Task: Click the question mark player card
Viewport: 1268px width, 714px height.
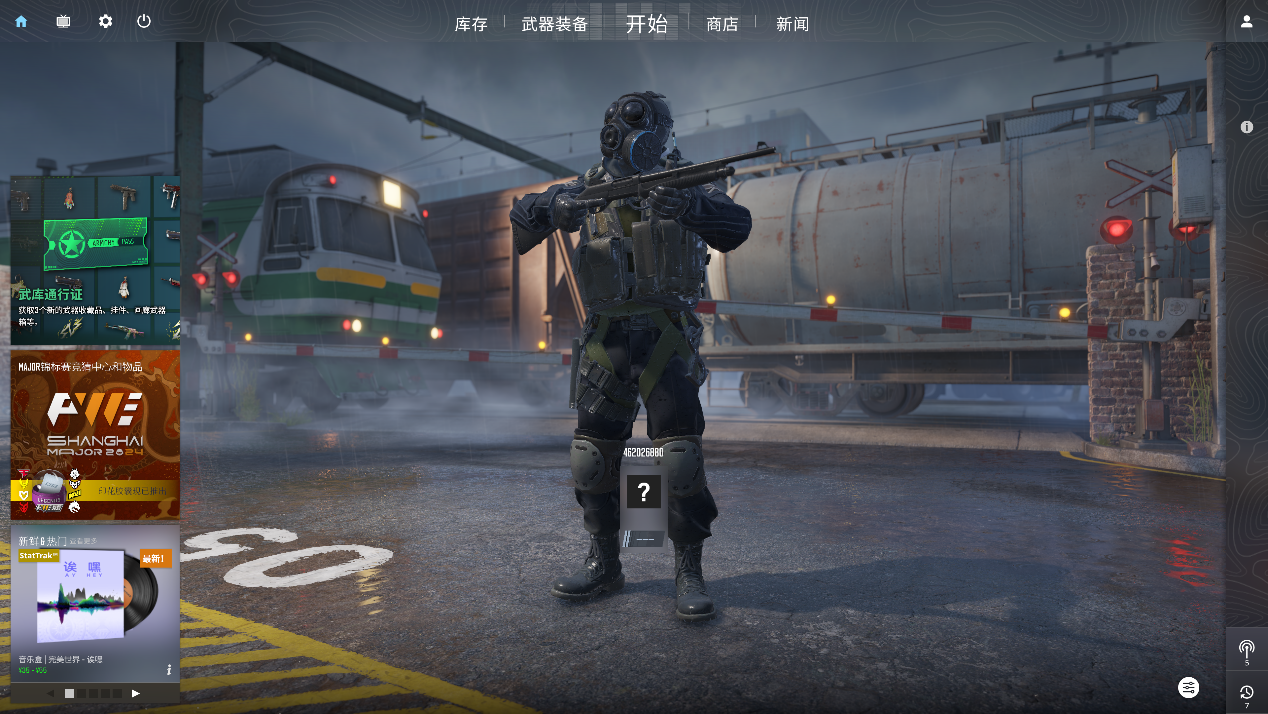Action: coord(644,491)
